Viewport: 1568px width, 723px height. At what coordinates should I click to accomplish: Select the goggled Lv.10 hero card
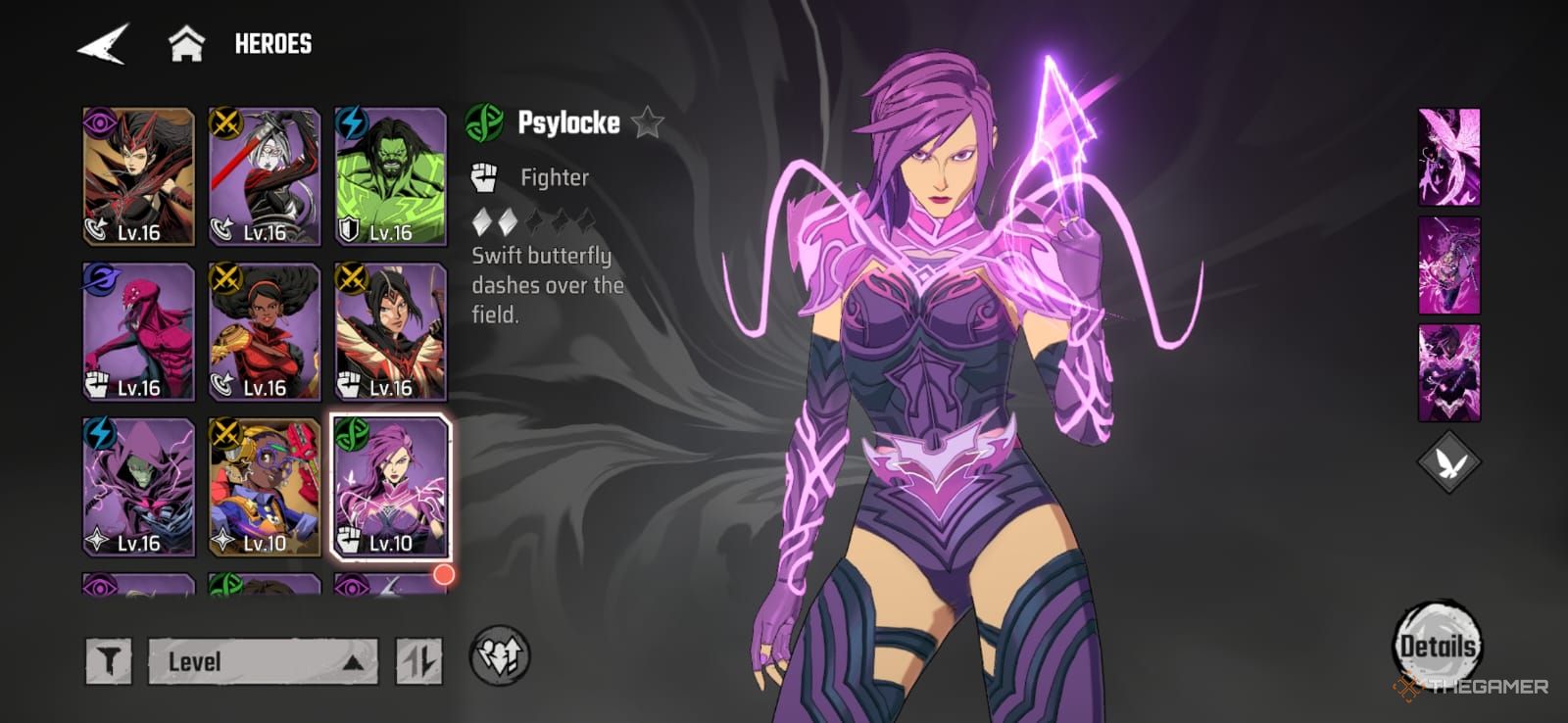coord(265,487)
